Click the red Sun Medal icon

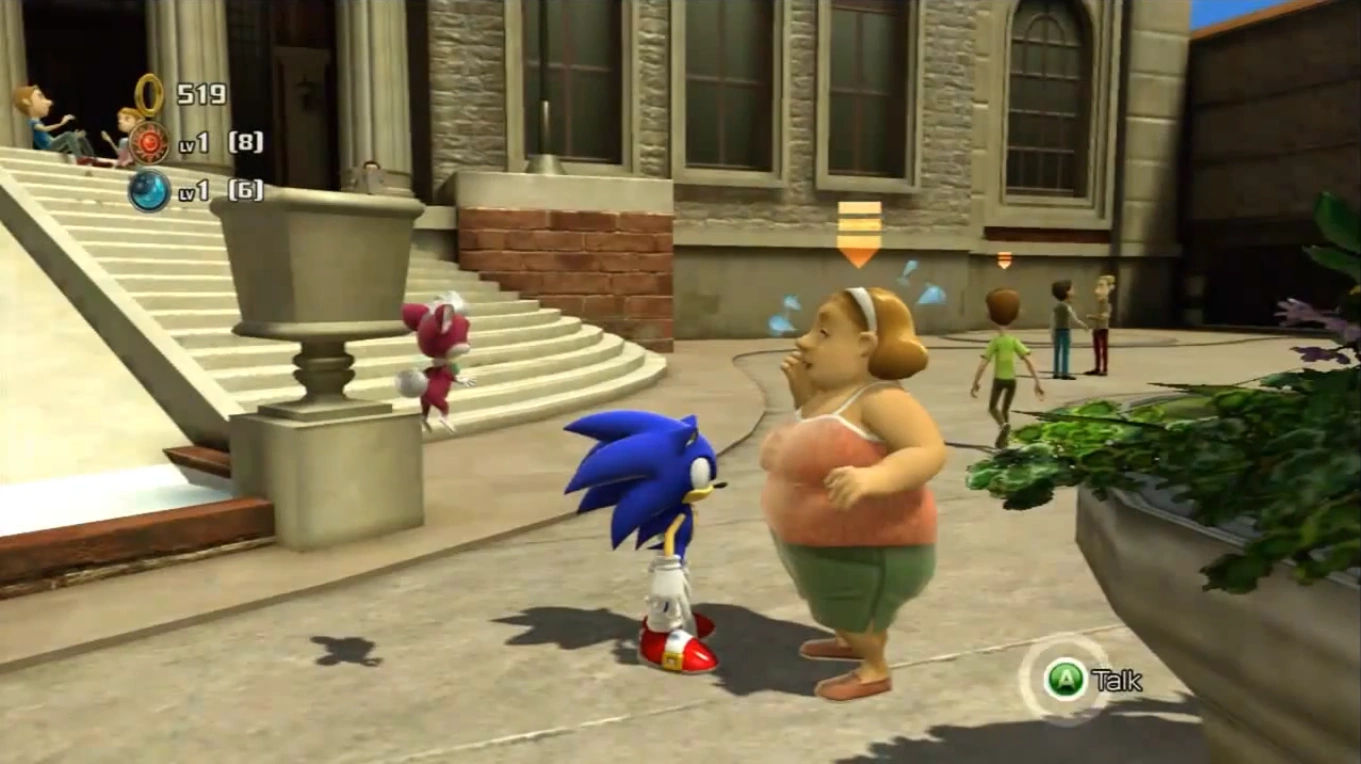[x=149, y=142]
